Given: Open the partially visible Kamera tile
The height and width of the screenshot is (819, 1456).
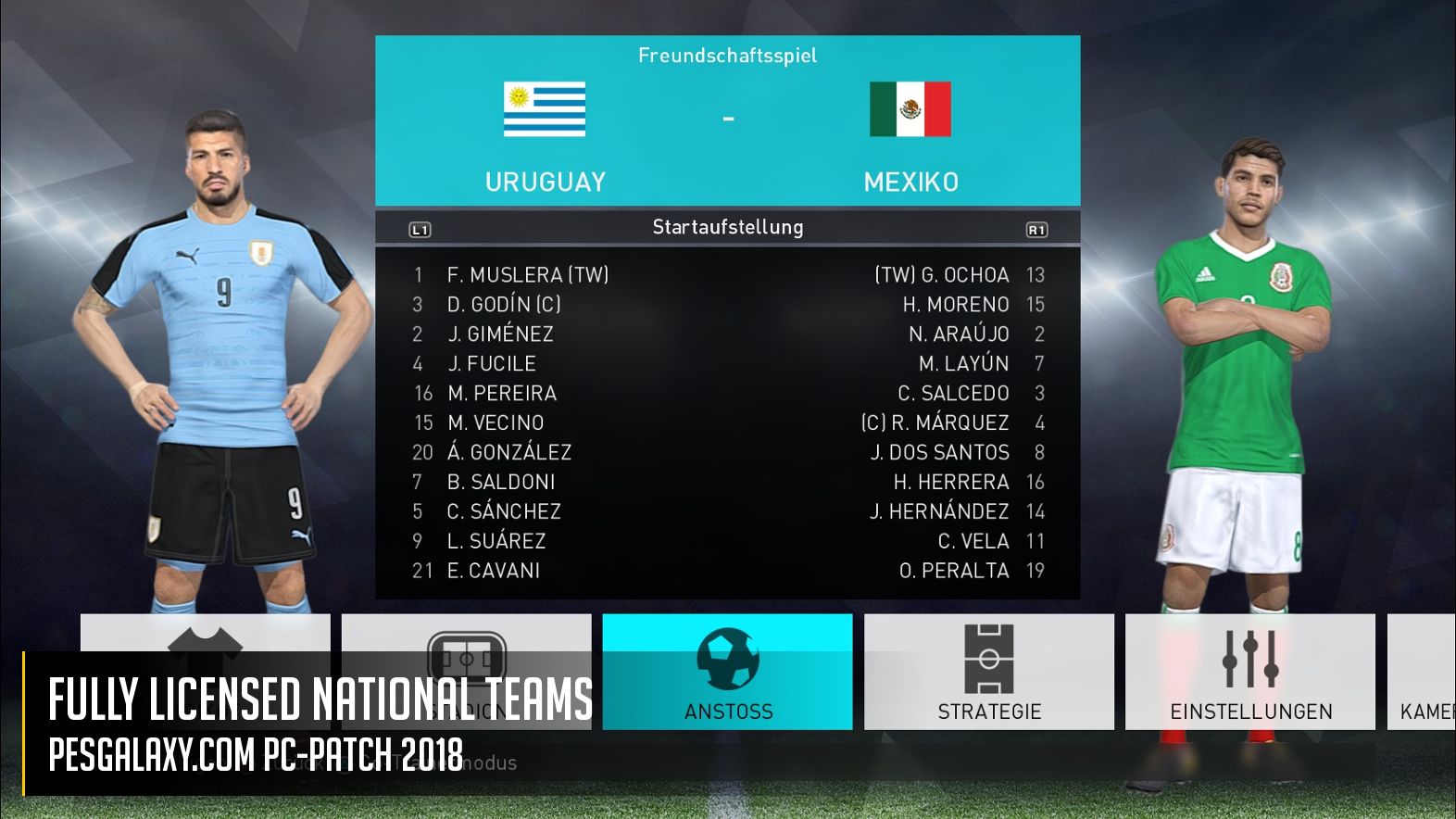Looking at the screenshot, I should click(x=1422, y=672).
